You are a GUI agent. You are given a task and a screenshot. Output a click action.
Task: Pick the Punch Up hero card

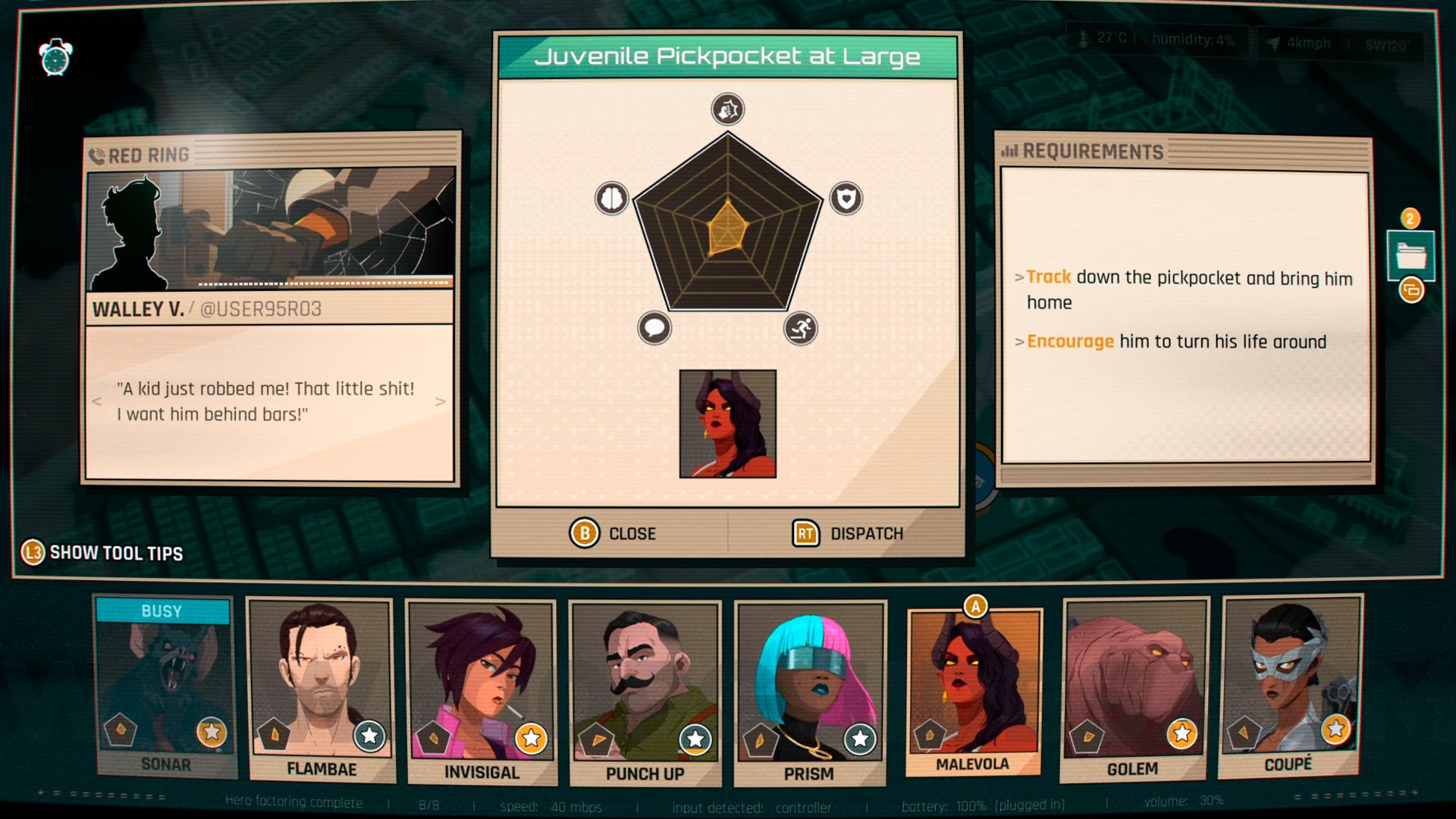tap(645, 692)
